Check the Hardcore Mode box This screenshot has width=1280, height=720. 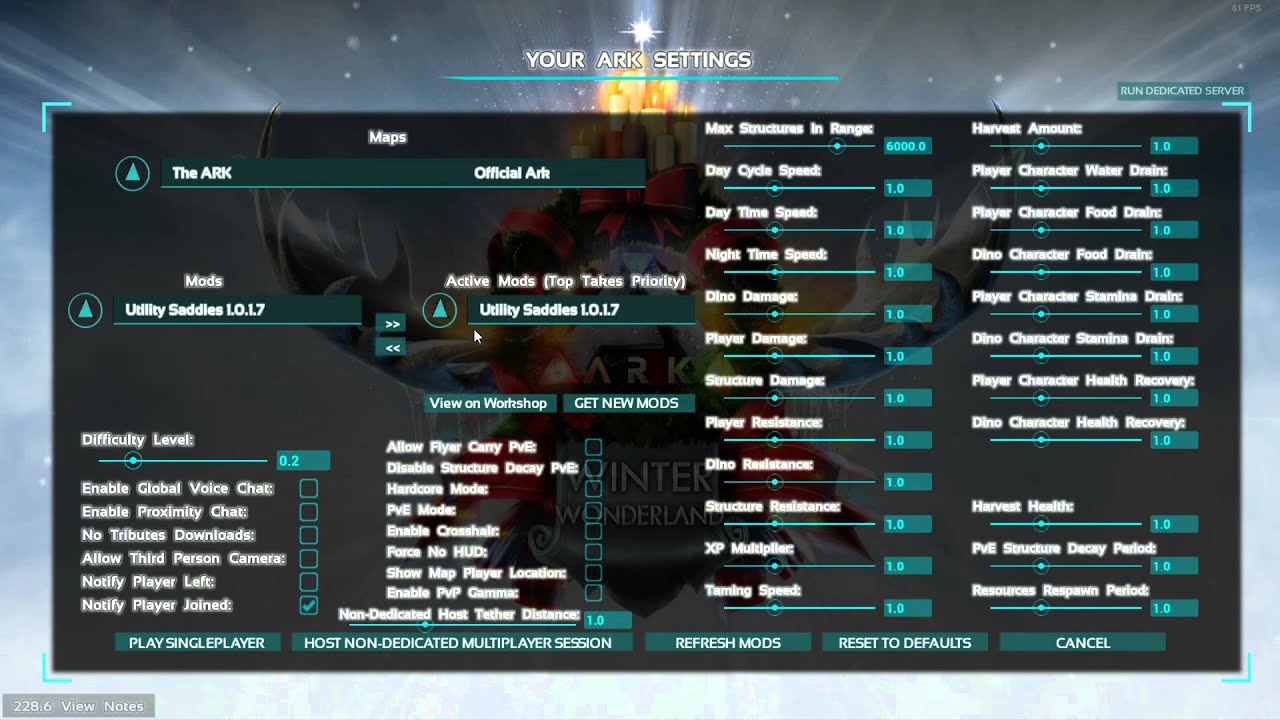tap(593, 489)
